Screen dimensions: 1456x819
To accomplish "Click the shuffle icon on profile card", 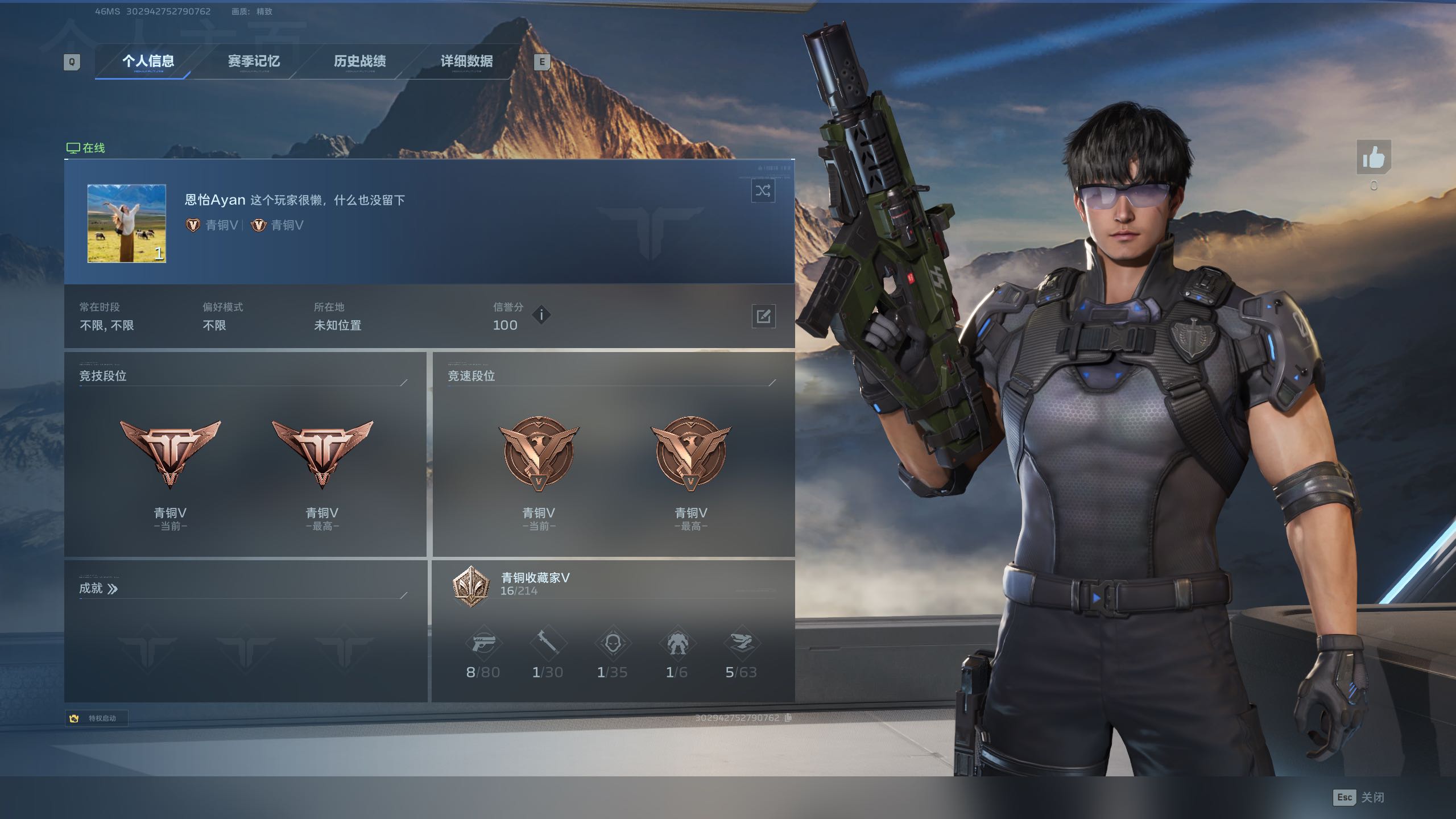I will [x=763, y=191].
